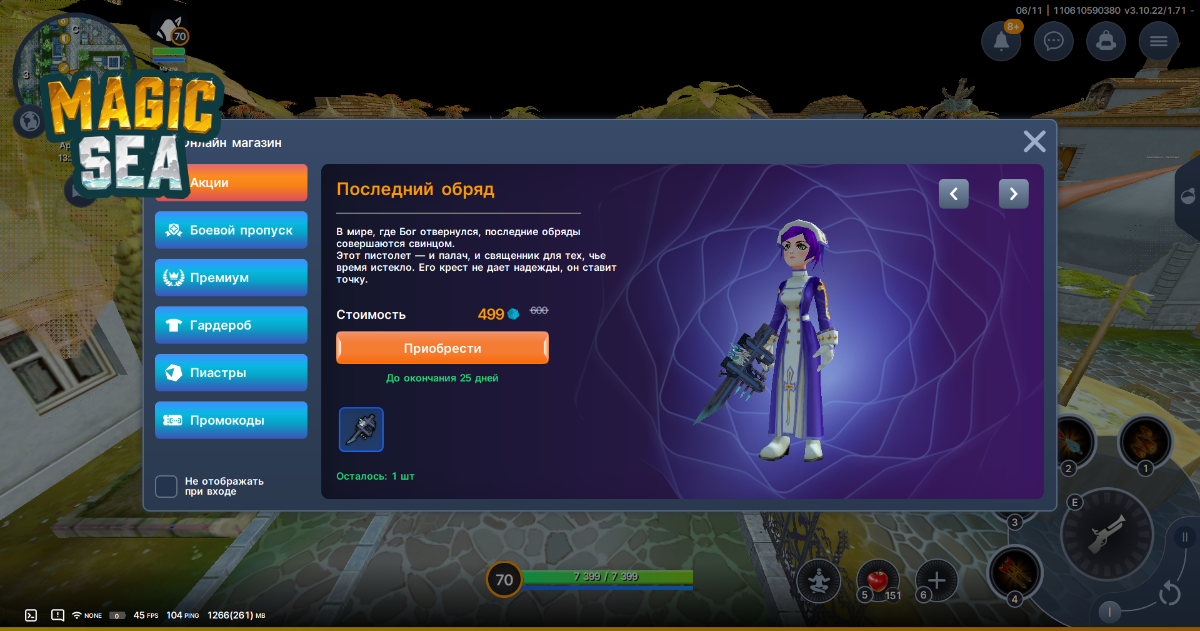
Task: Switch to the Боевой пропуск tab
Action: 231,230
